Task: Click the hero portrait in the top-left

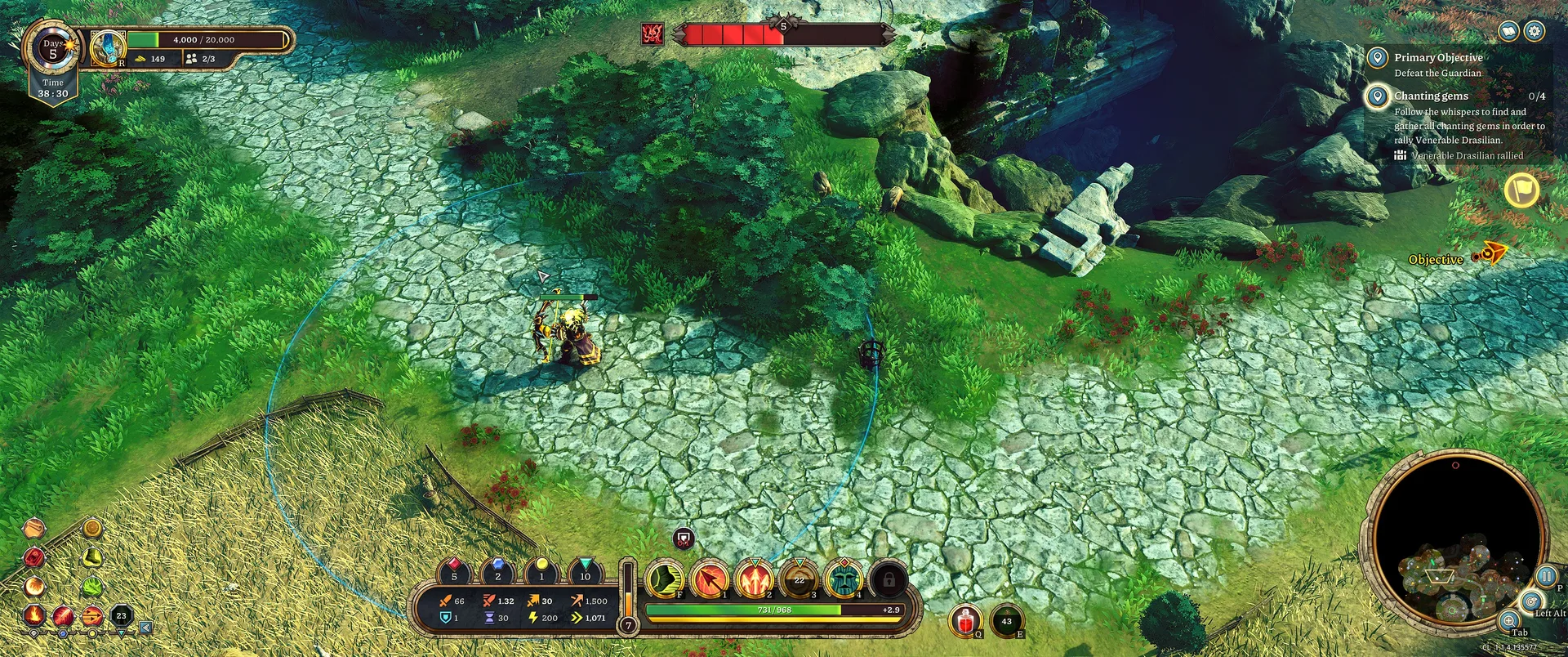Action: pyautogui.click(x=107, y=47)
